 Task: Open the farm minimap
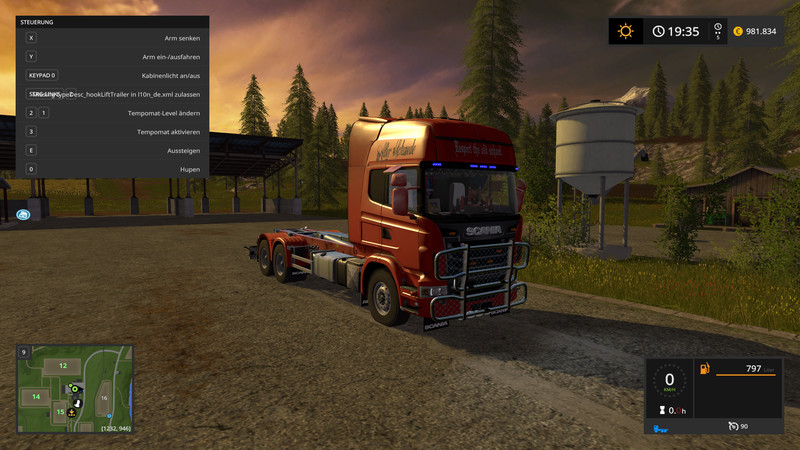point(75,388)
